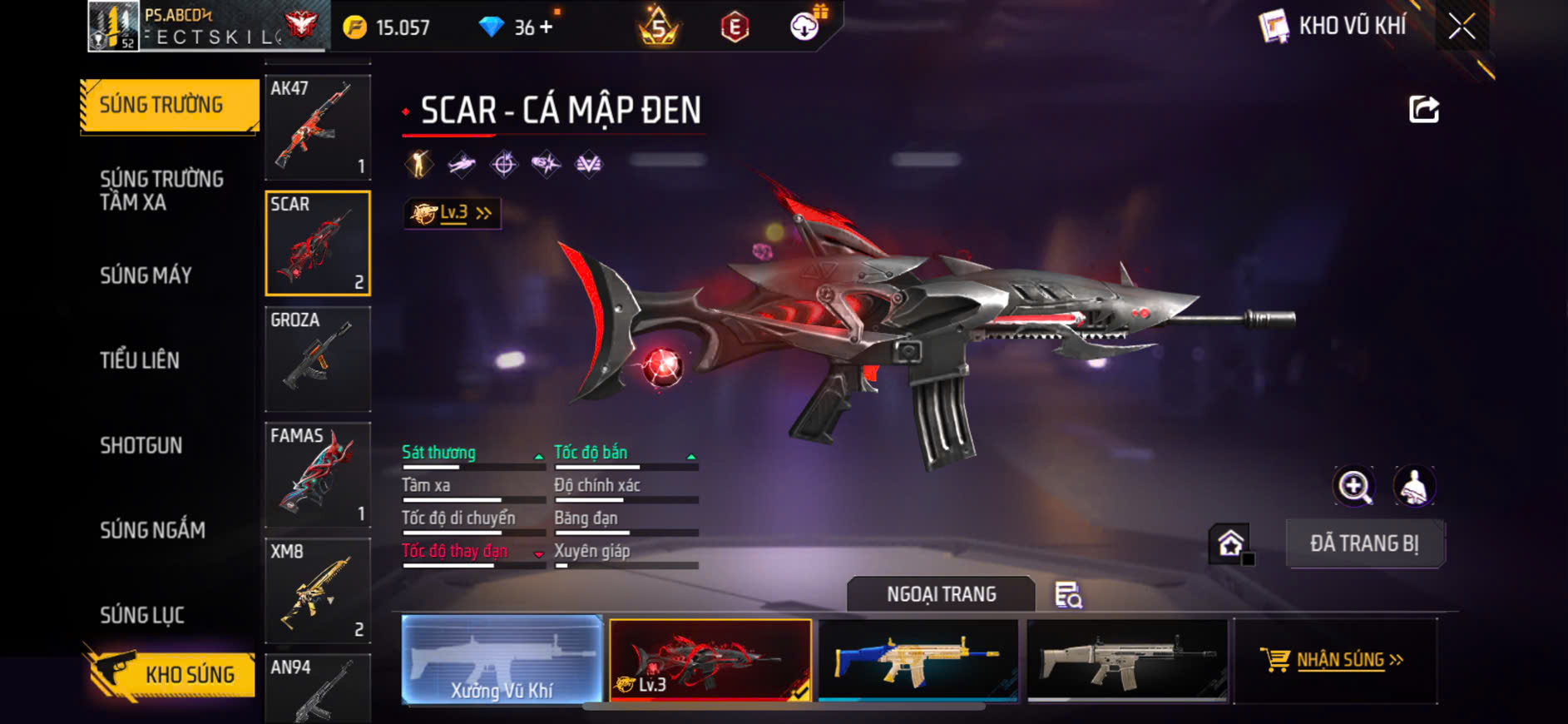Share the SCAR skin with the share icon
The image size is (1568, 724).
pyautogui.click(x=1423, y=109)
